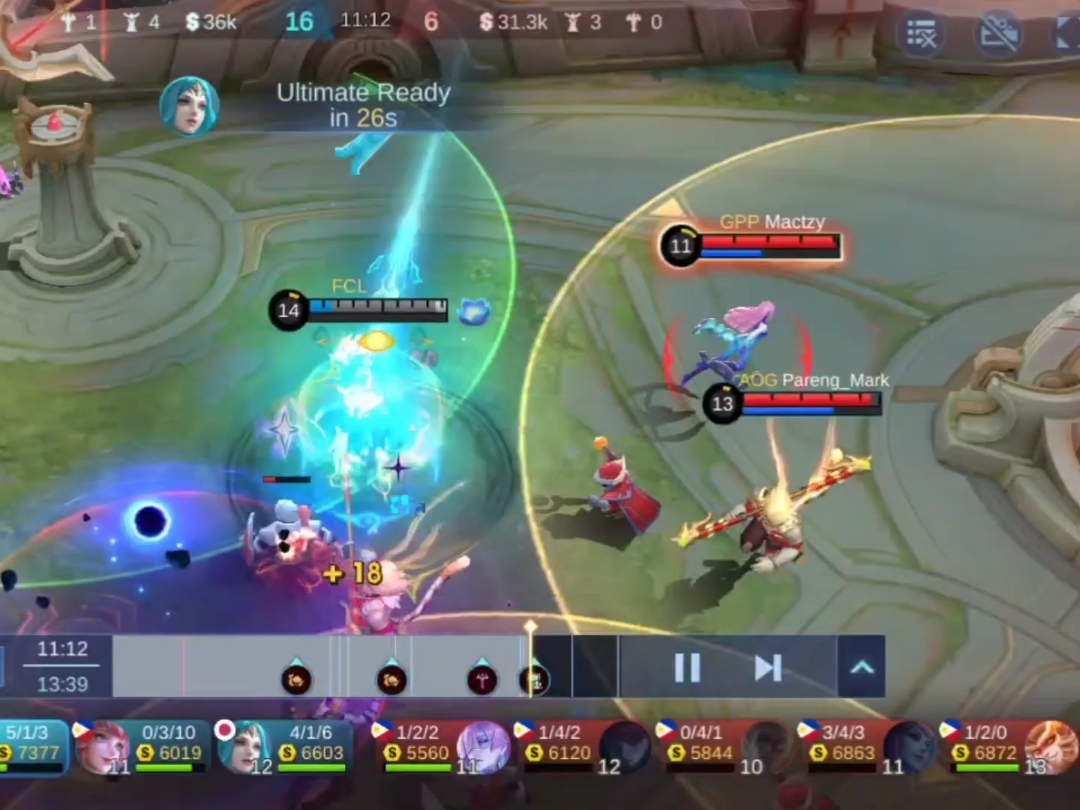Toggle the crossed-out camera button
Screen dimensions: 1080x810
[x=998, y=34]
